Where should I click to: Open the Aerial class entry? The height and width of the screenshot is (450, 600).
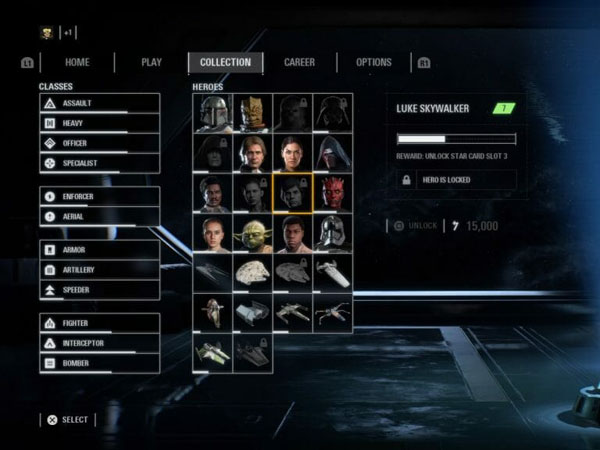(99, 216)
